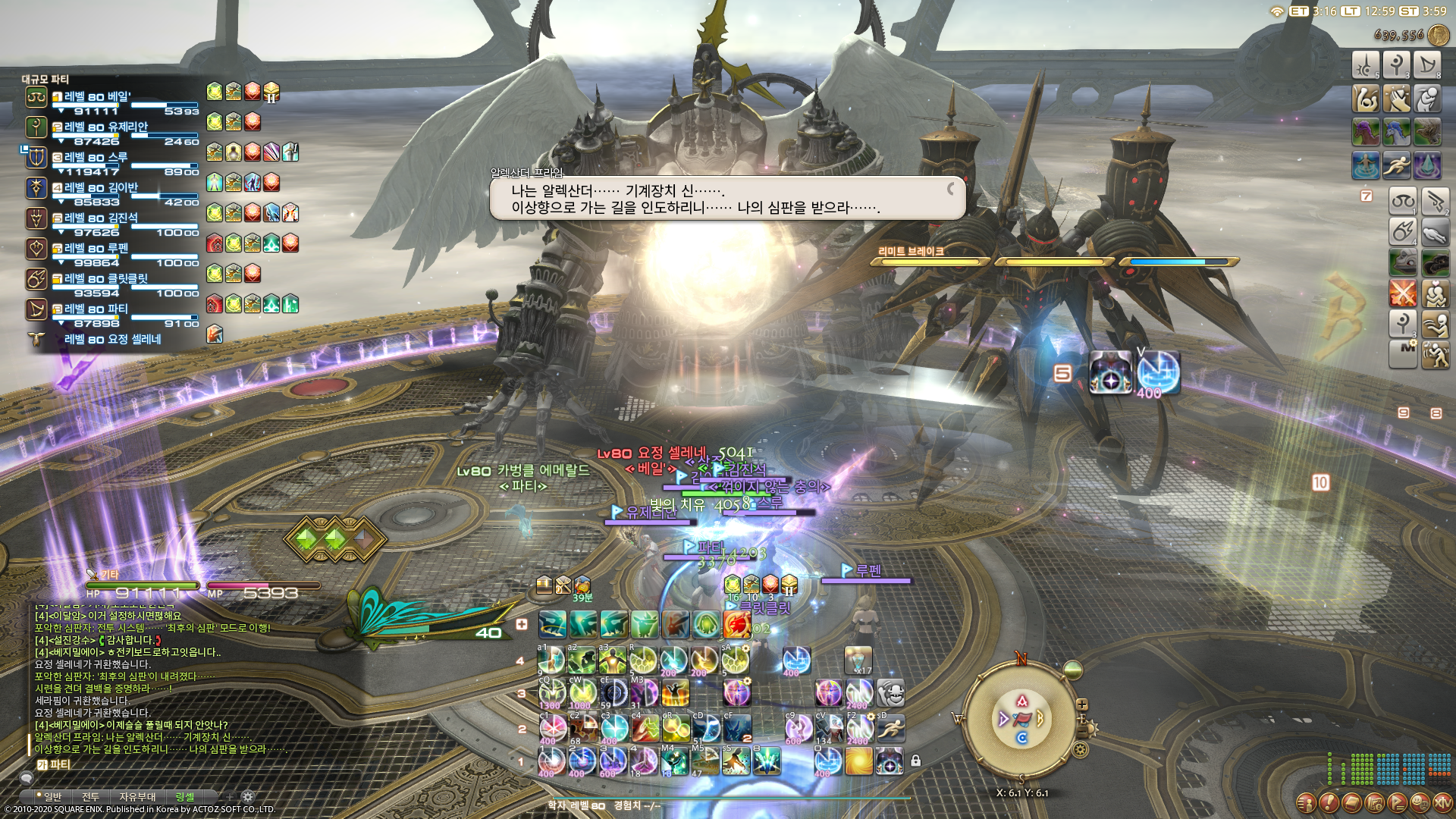Summon the blue unicorn mount
The width and height of the screenshot is (1456, 819).
click(x=1396, y=132)
